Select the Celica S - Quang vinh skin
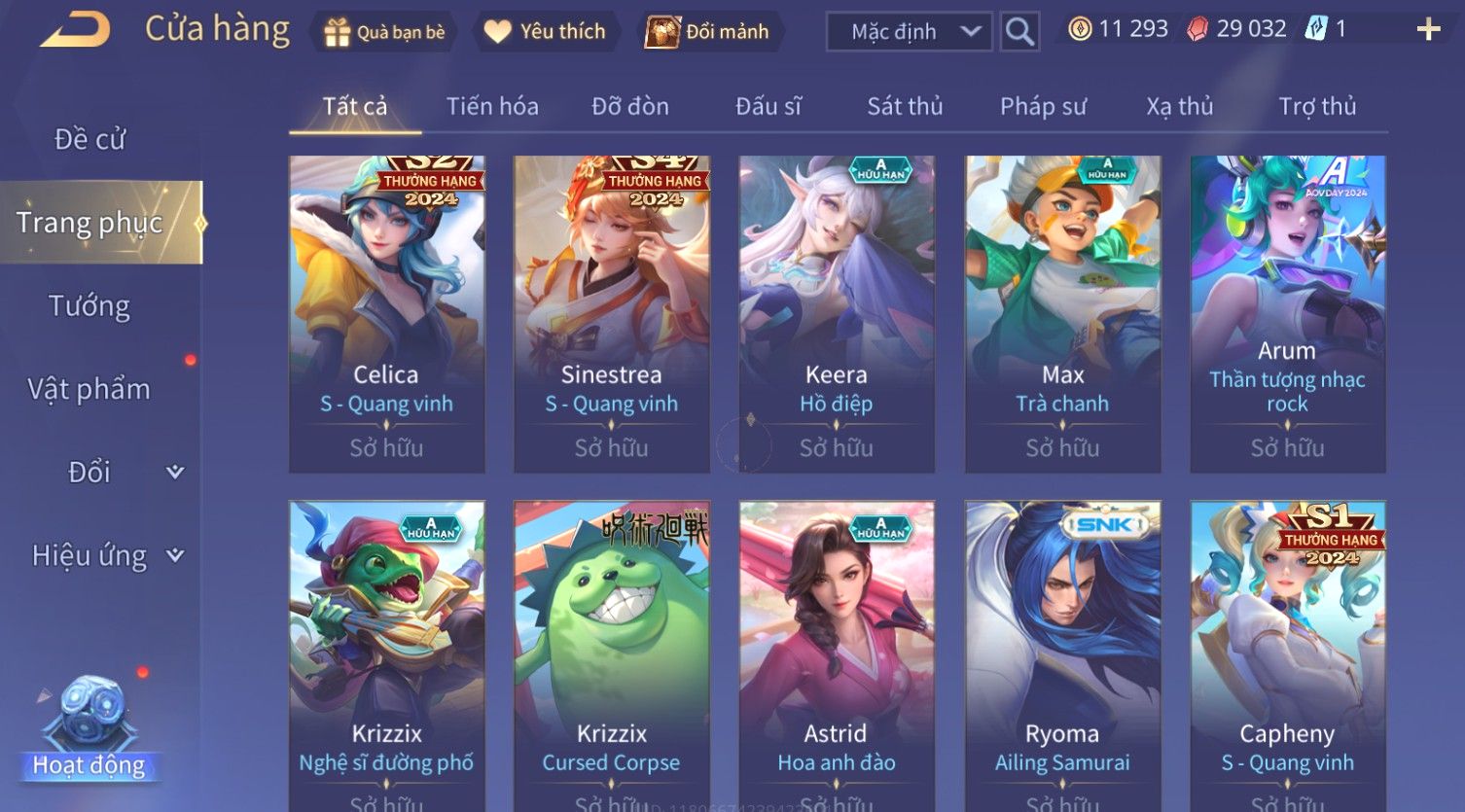This screenshot has width=1465, height=812. pos(386,313)
